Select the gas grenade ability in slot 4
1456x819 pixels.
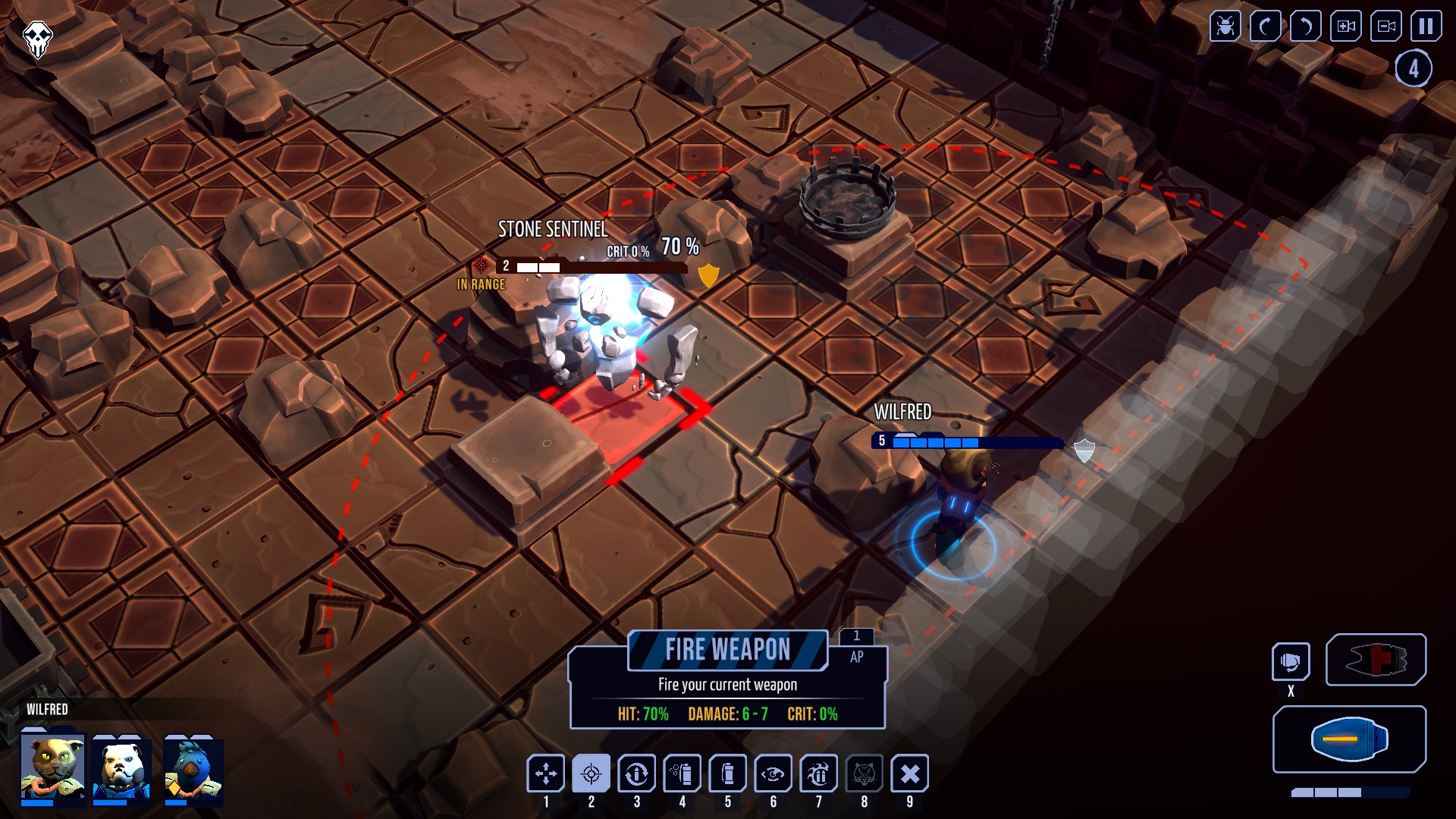[x=682, y=773]
